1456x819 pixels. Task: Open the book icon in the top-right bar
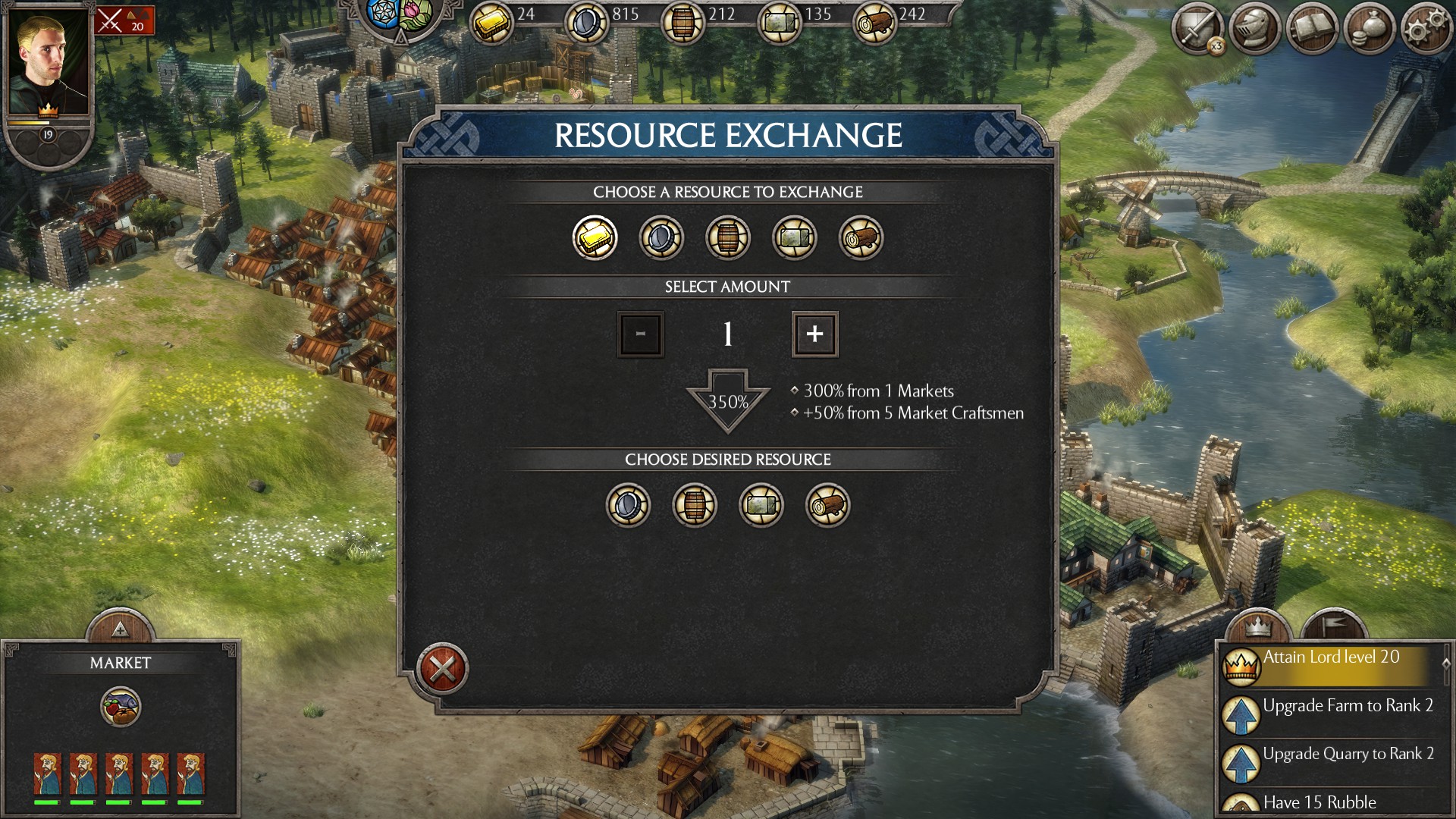point(1313,28)
